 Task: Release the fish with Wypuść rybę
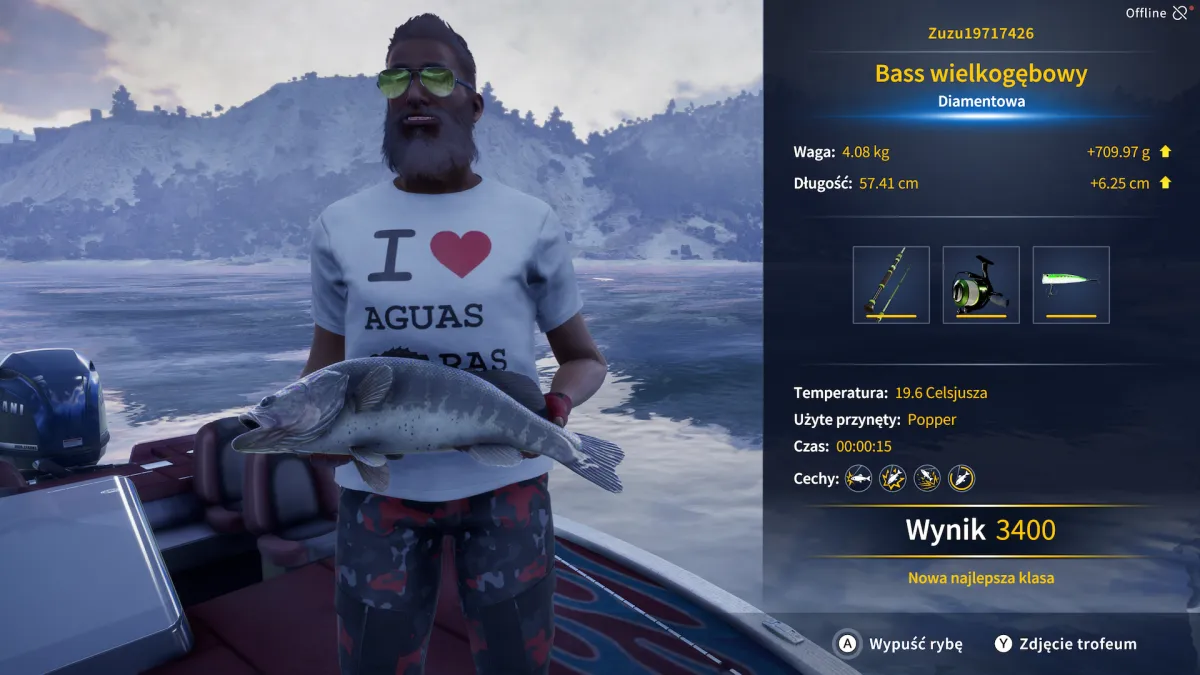(x=900, y=644)
